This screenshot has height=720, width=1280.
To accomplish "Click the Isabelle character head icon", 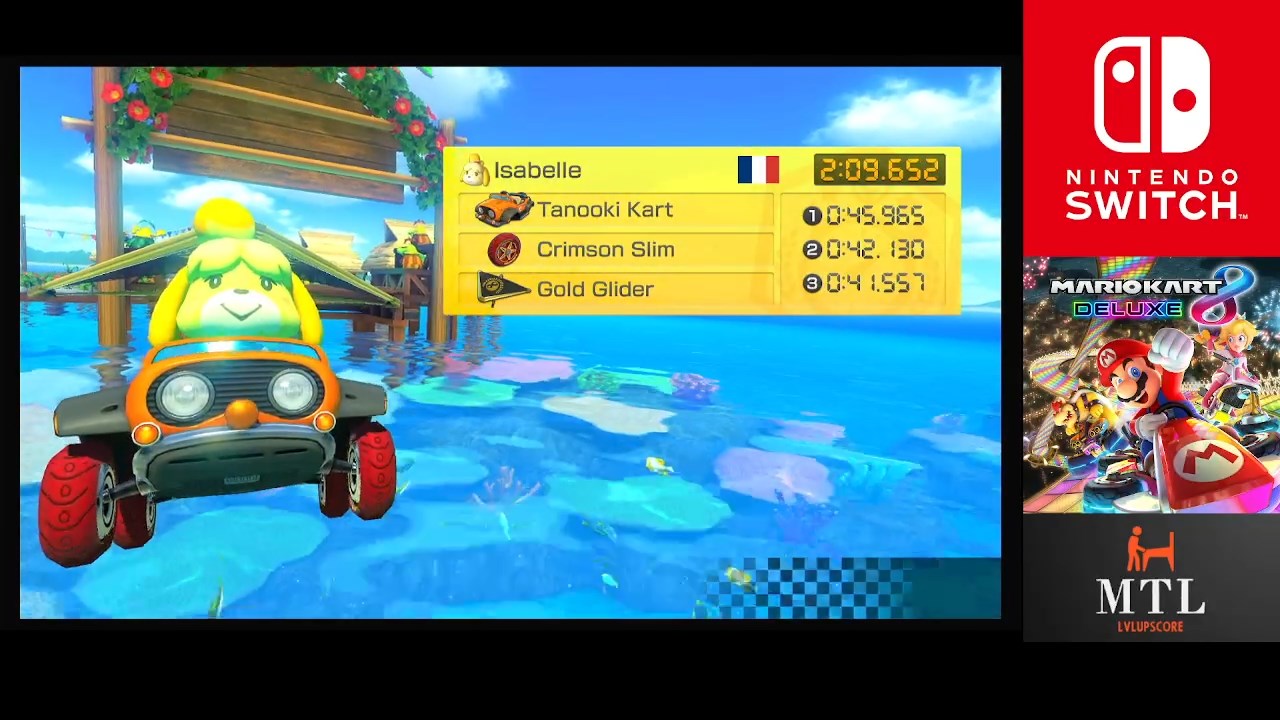I will coord(474,171).
